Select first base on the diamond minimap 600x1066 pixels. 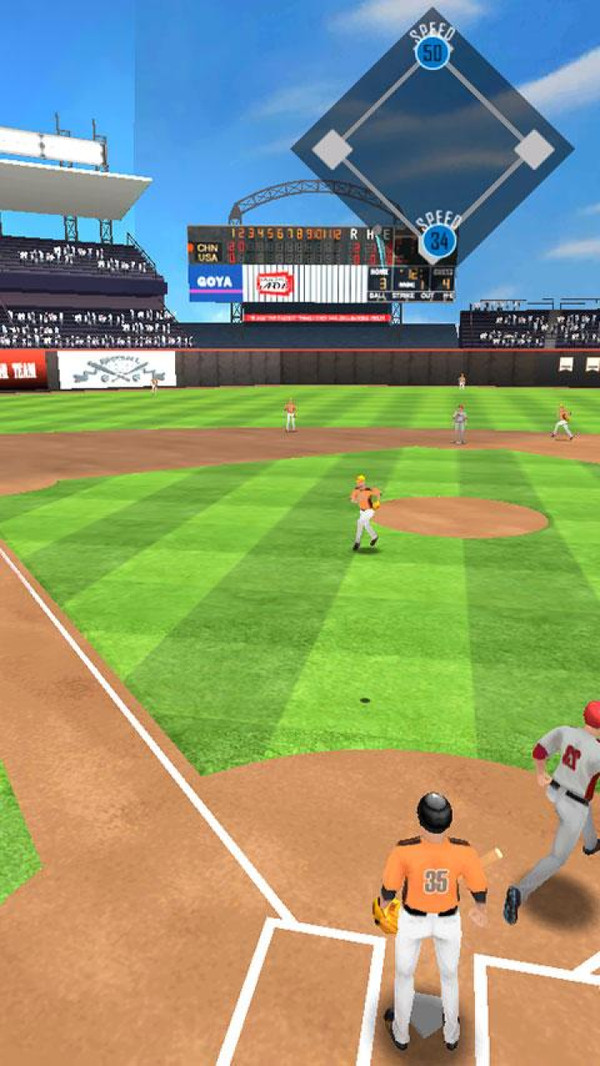click(535, 149)
